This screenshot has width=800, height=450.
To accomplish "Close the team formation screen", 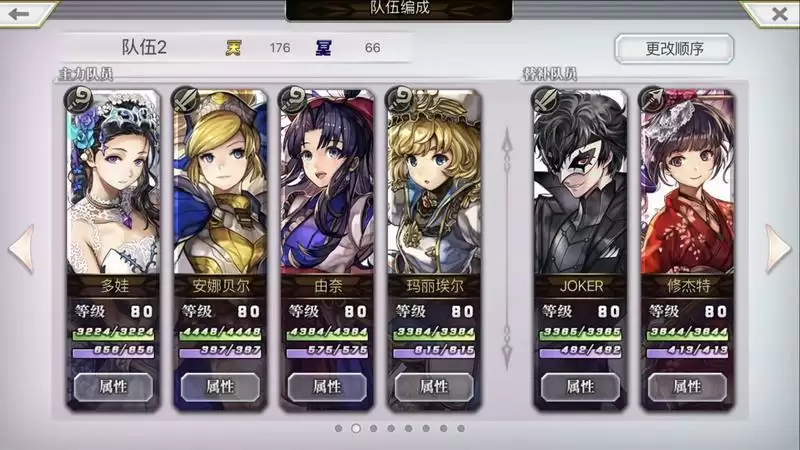I will point(778,14).
